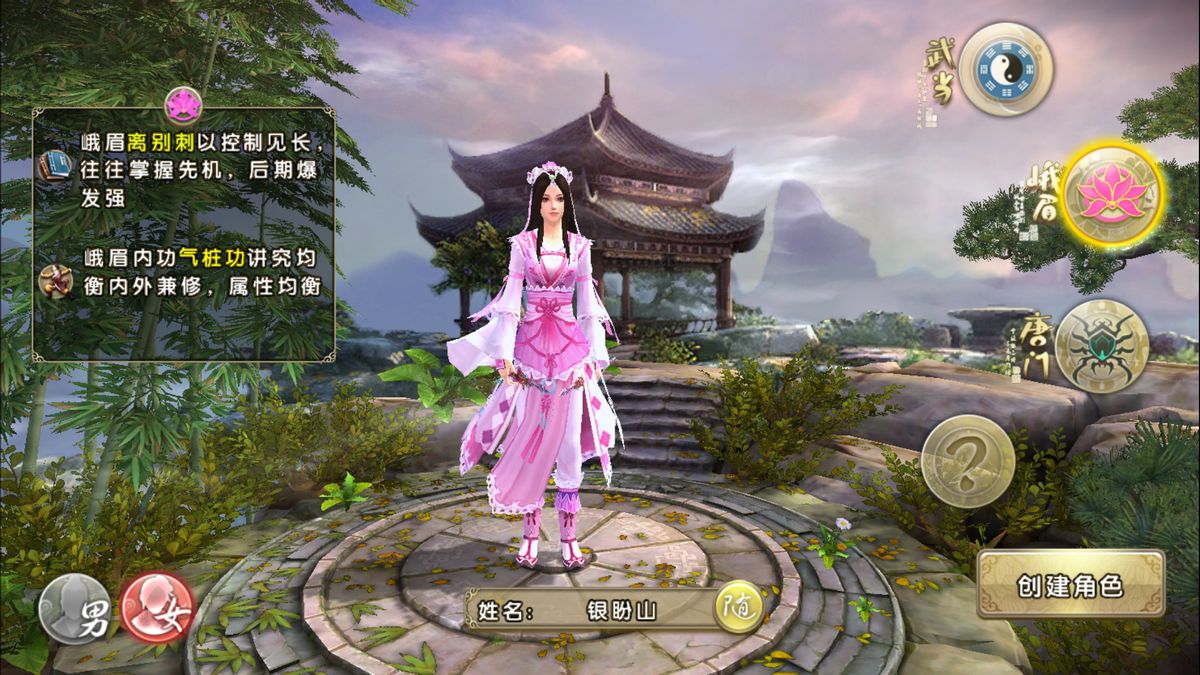The image size is (1200, 675).
Task: Pick the Tangmen spider sect icon
Action: [x=1100, y=346]
